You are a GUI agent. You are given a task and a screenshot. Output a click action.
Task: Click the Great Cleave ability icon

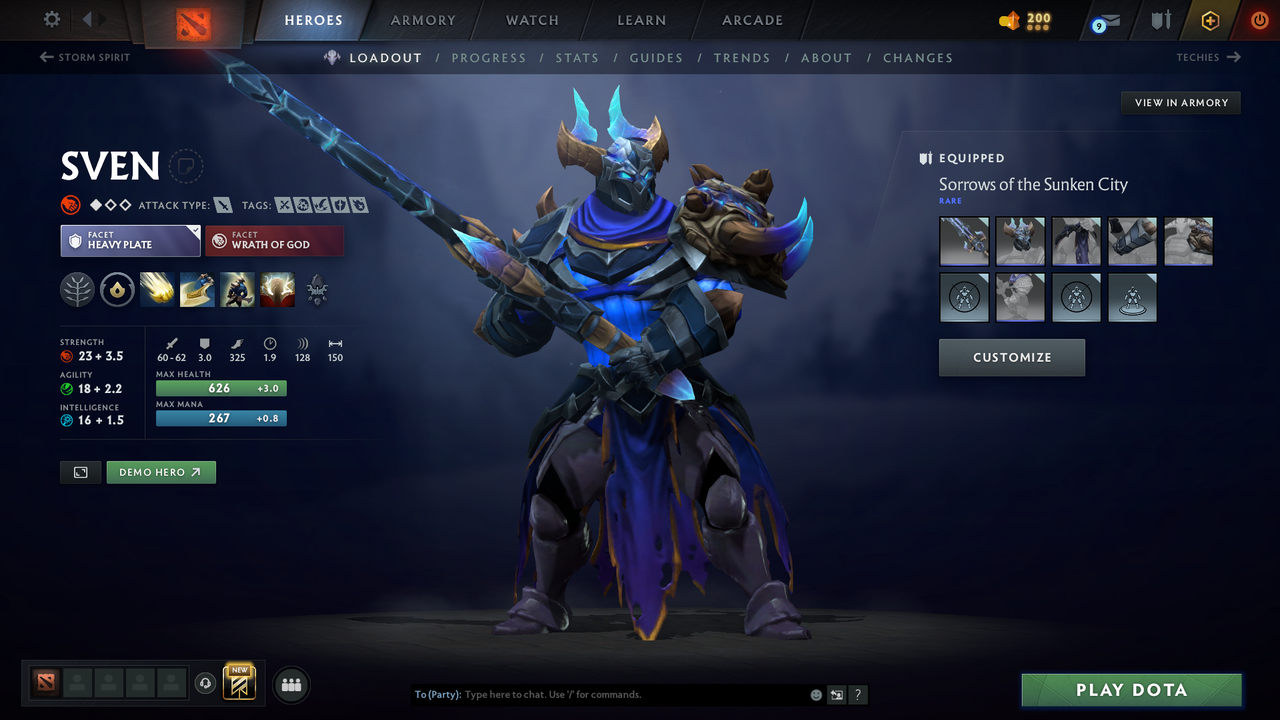tap(197, 290)
